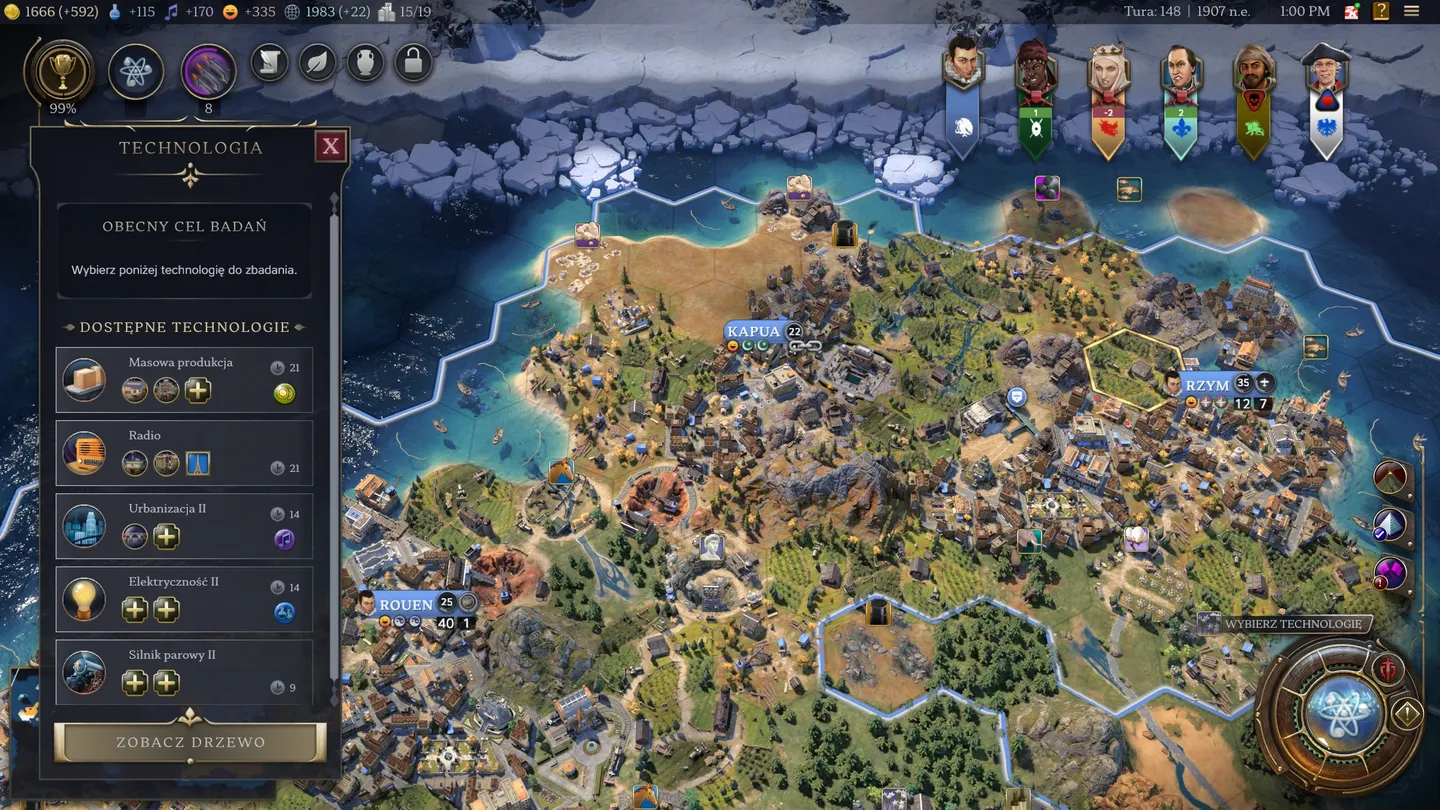
Task: Open the hamburger main menu
Action: [1411, 12]
